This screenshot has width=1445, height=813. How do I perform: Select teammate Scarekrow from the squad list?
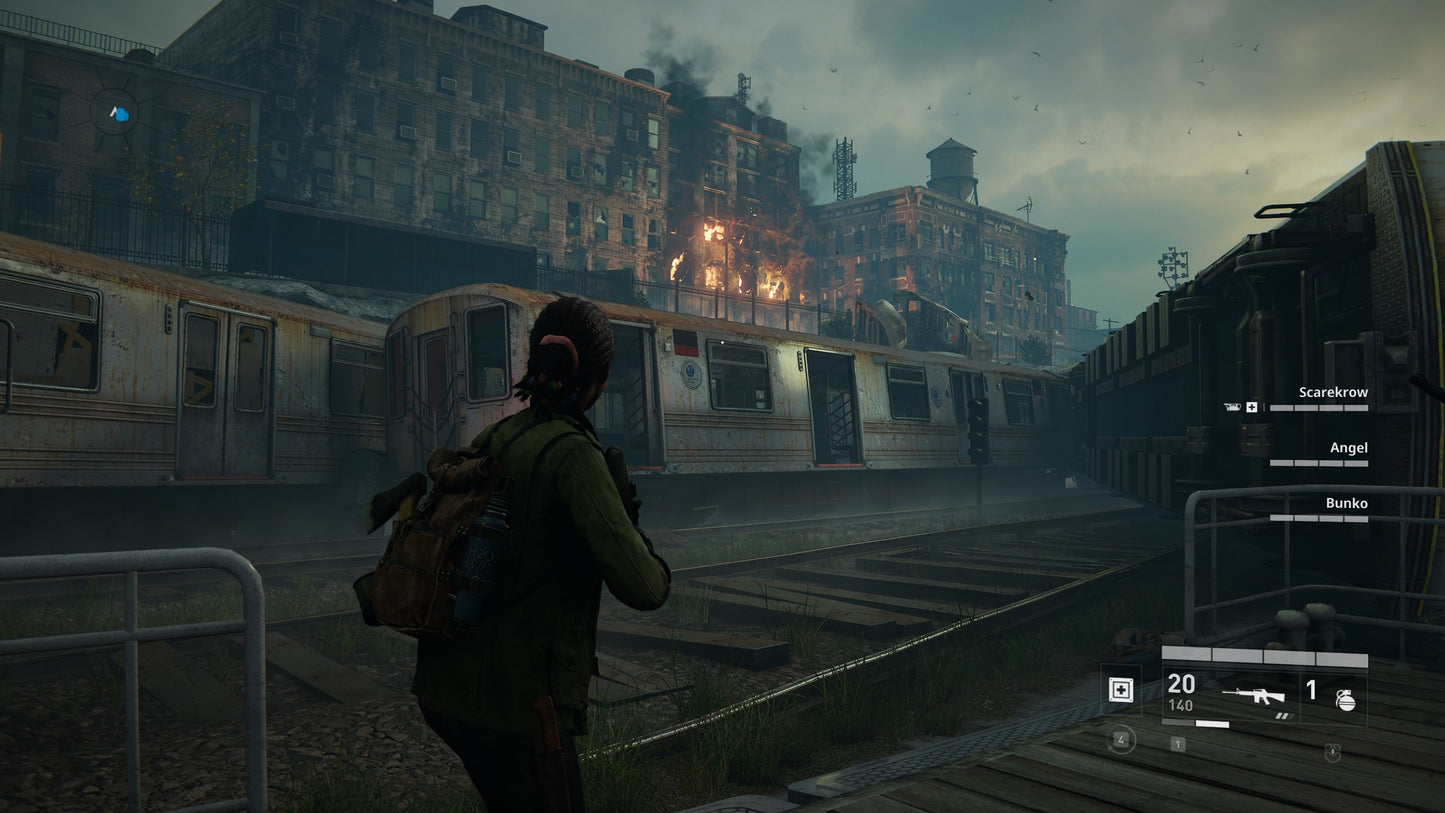[1333, 392]
